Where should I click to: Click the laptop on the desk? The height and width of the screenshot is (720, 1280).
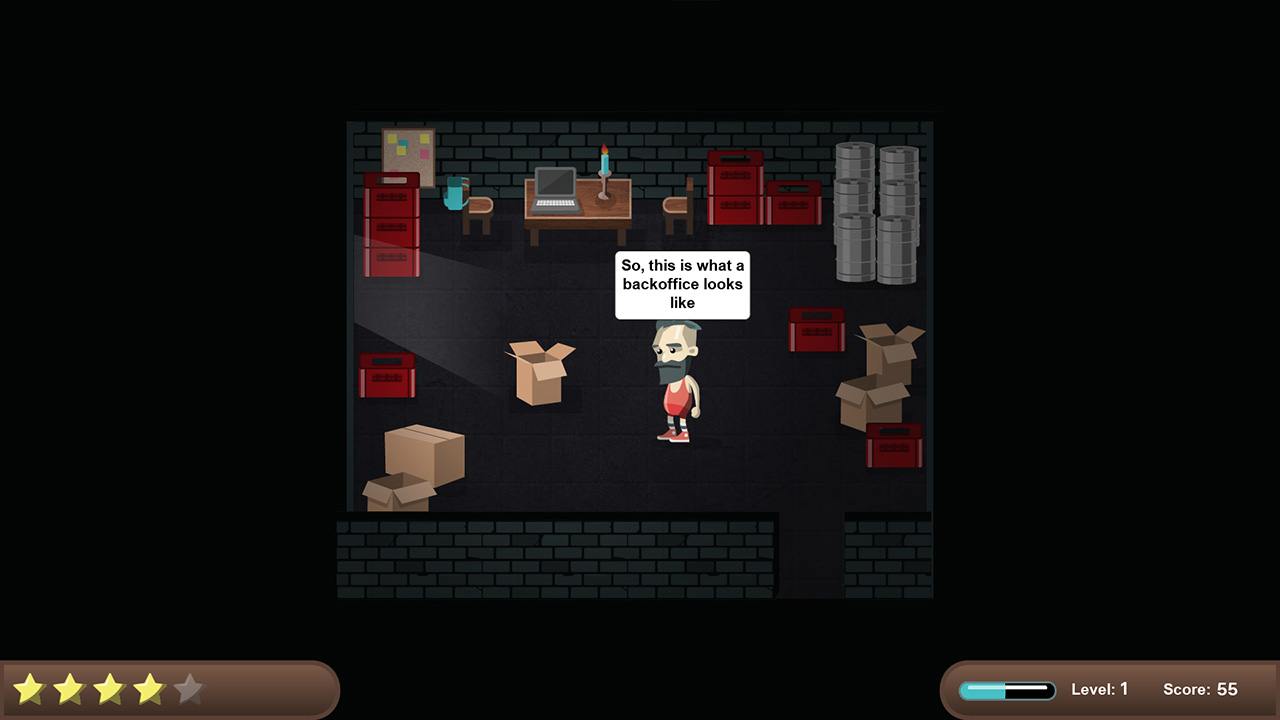(556, 190)
